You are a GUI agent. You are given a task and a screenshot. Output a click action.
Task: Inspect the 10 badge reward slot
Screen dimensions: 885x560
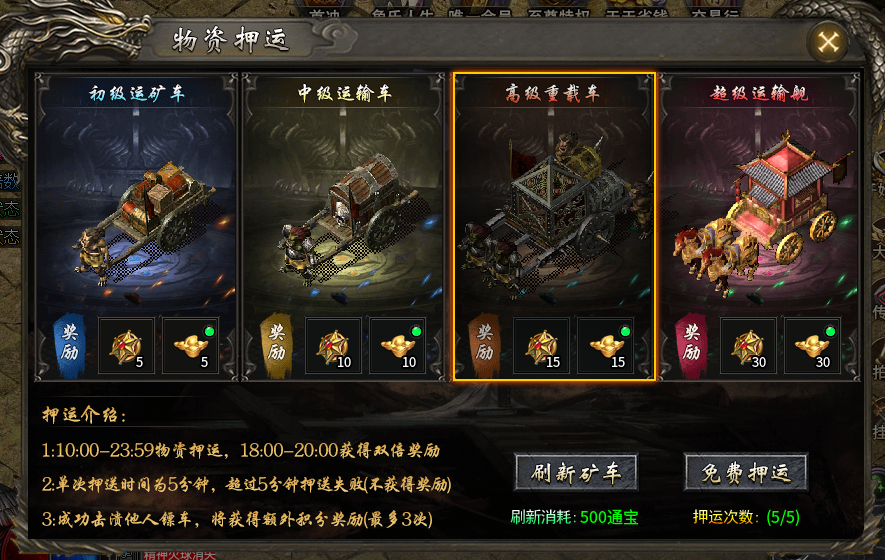pyautogui.click(x=333, y=345)
